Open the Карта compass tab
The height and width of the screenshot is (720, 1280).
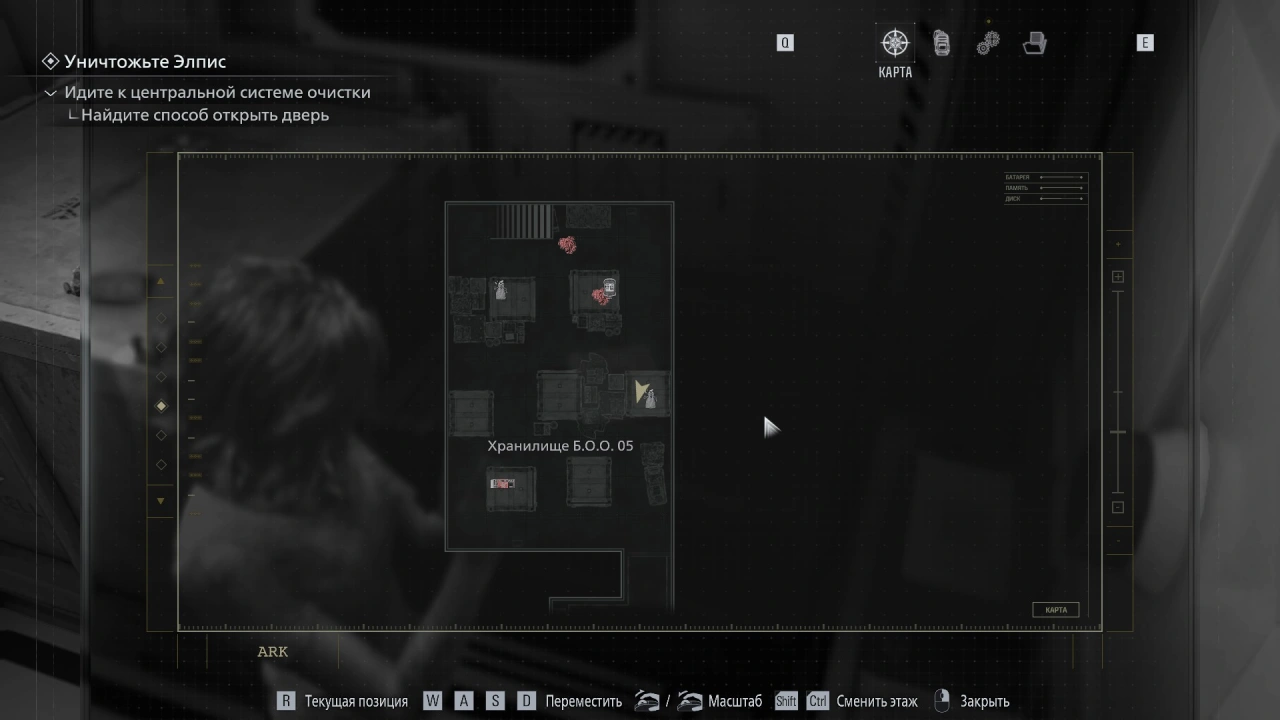click(894, 43)
